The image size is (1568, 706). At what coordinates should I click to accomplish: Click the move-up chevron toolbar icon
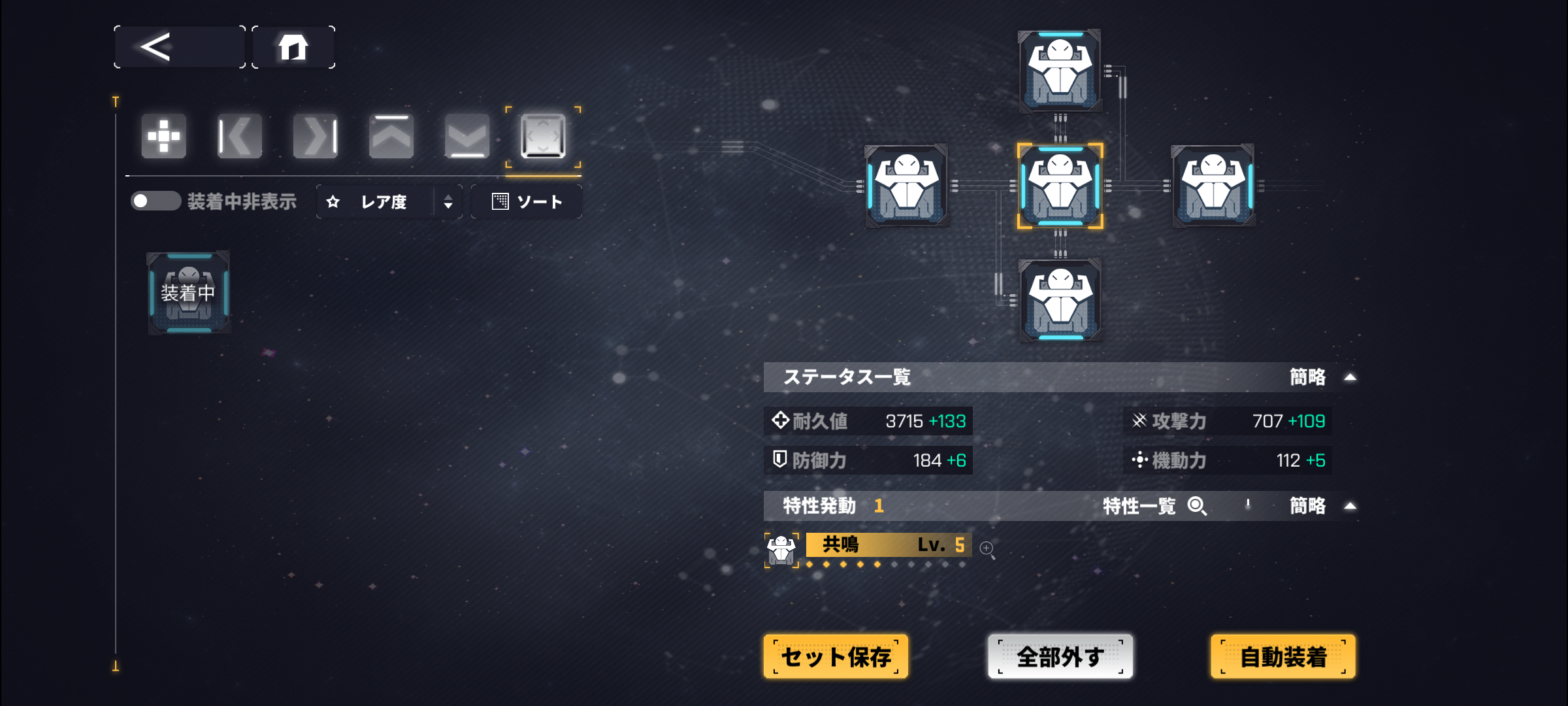(391, 136)
